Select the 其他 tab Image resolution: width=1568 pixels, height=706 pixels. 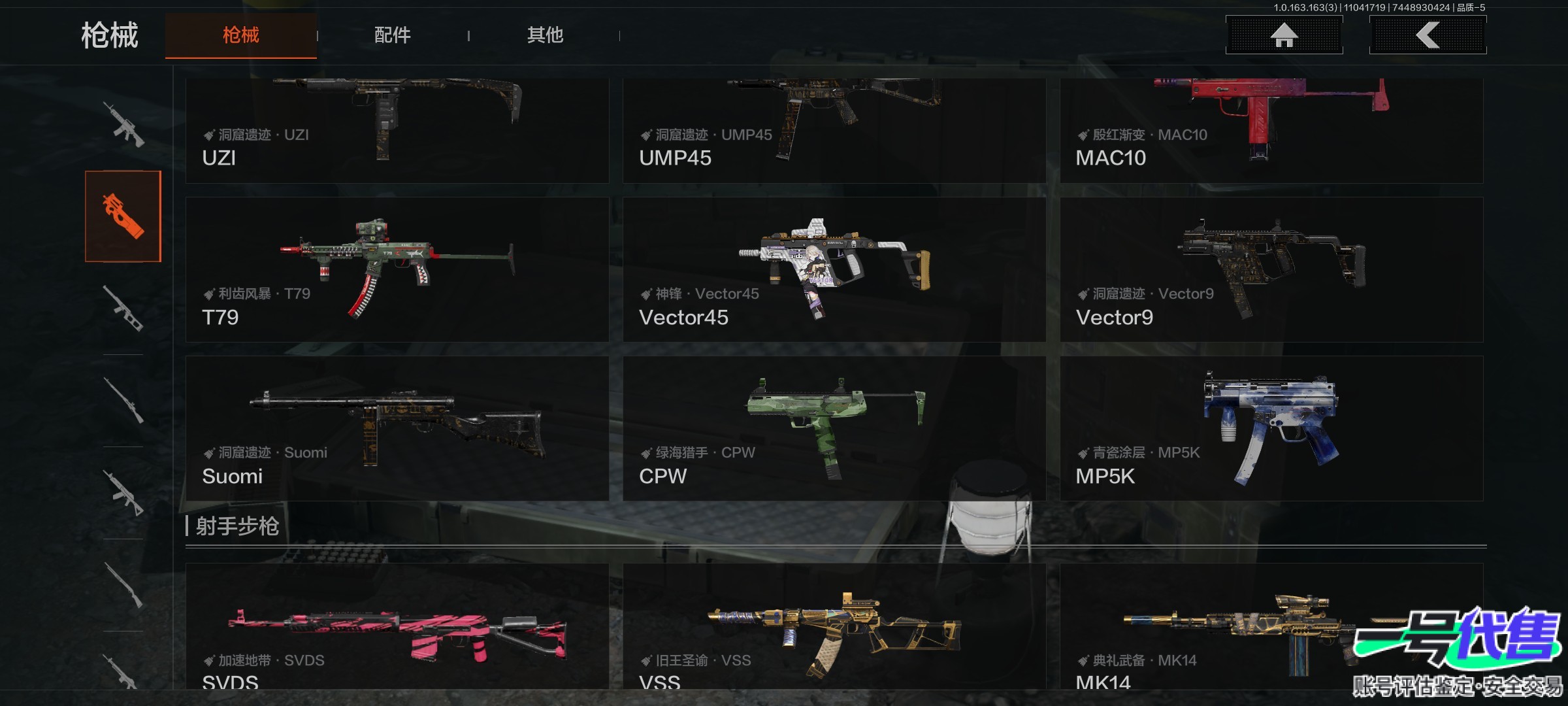(545, 35)
